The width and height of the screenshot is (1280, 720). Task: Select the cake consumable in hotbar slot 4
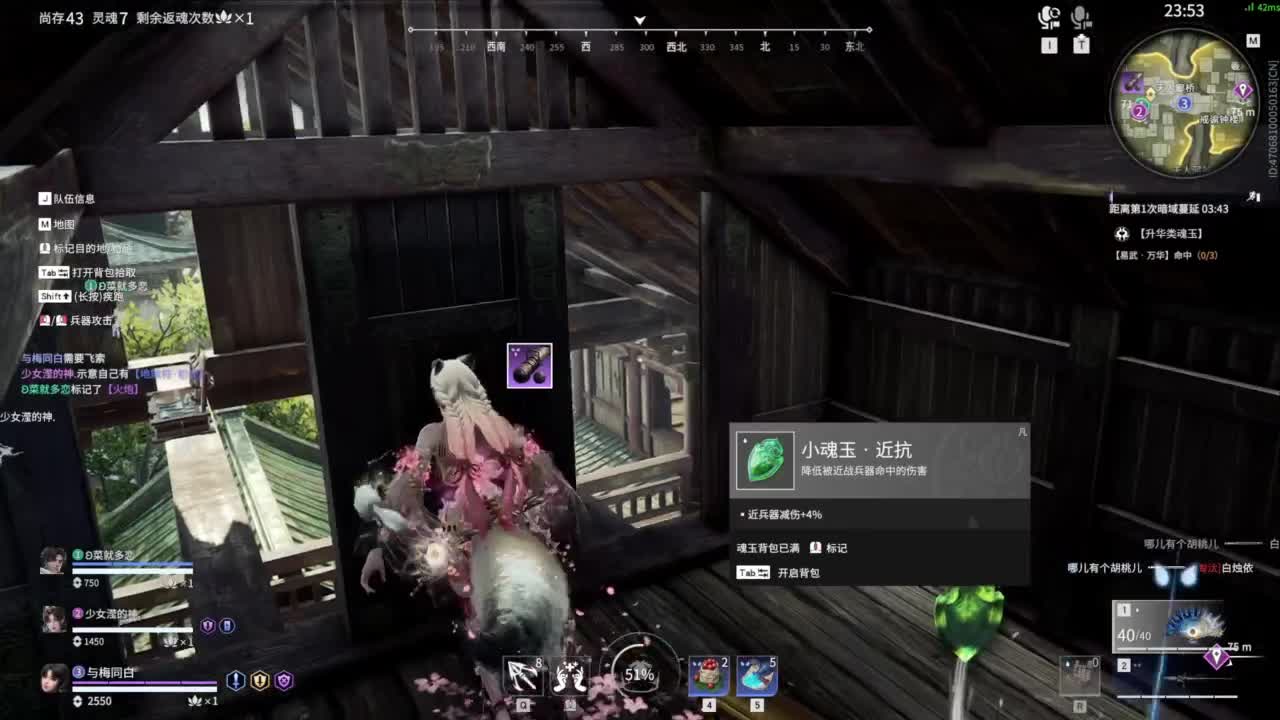[707, 676]
